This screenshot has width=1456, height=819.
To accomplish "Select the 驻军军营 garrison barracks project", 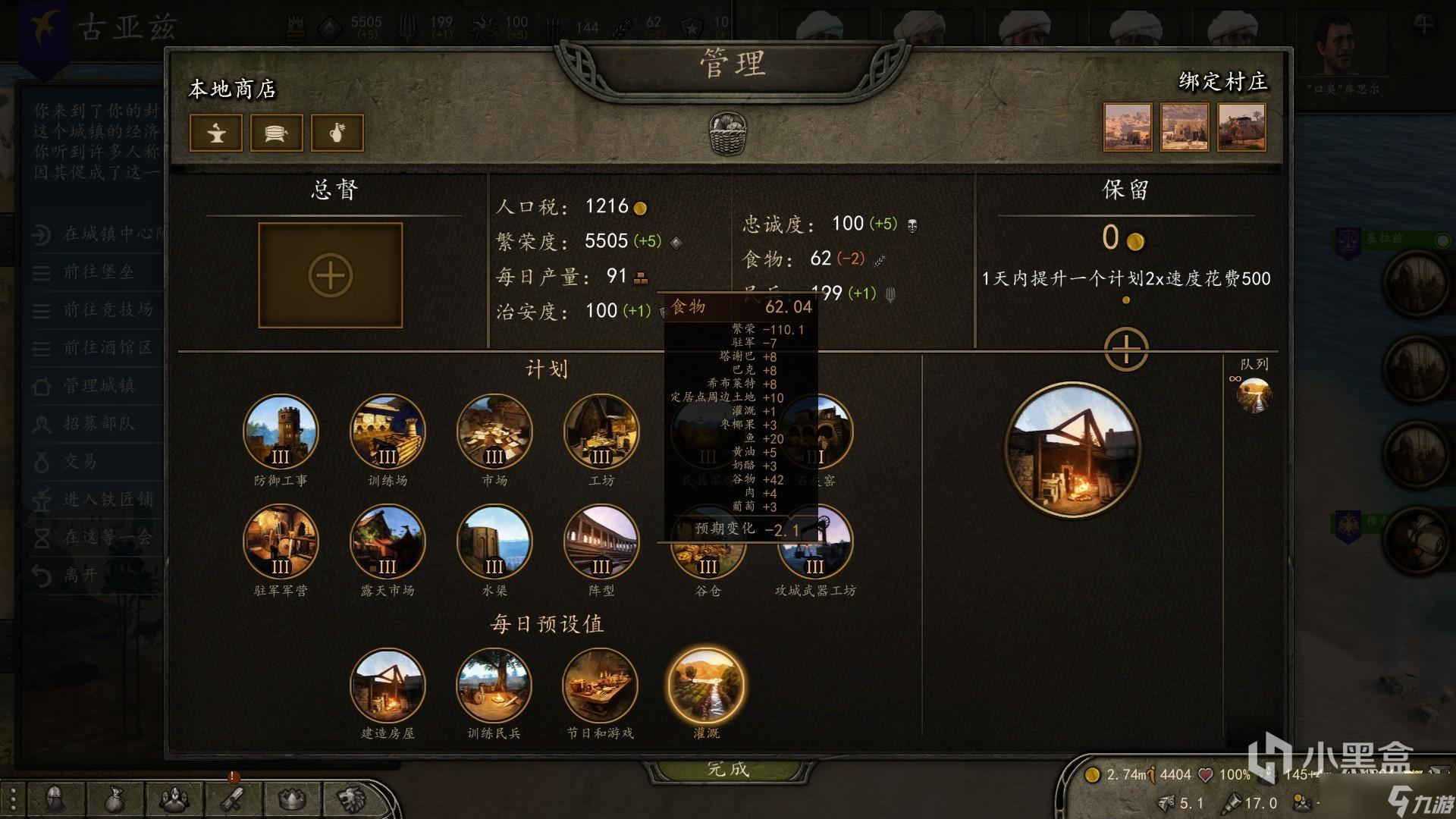I will pos(281,541).
